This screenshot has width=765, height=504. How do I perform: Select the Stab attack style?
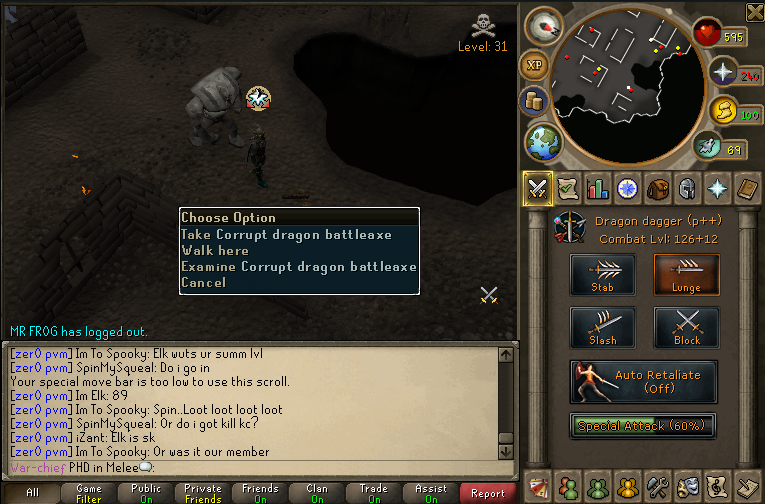[602, 274]
